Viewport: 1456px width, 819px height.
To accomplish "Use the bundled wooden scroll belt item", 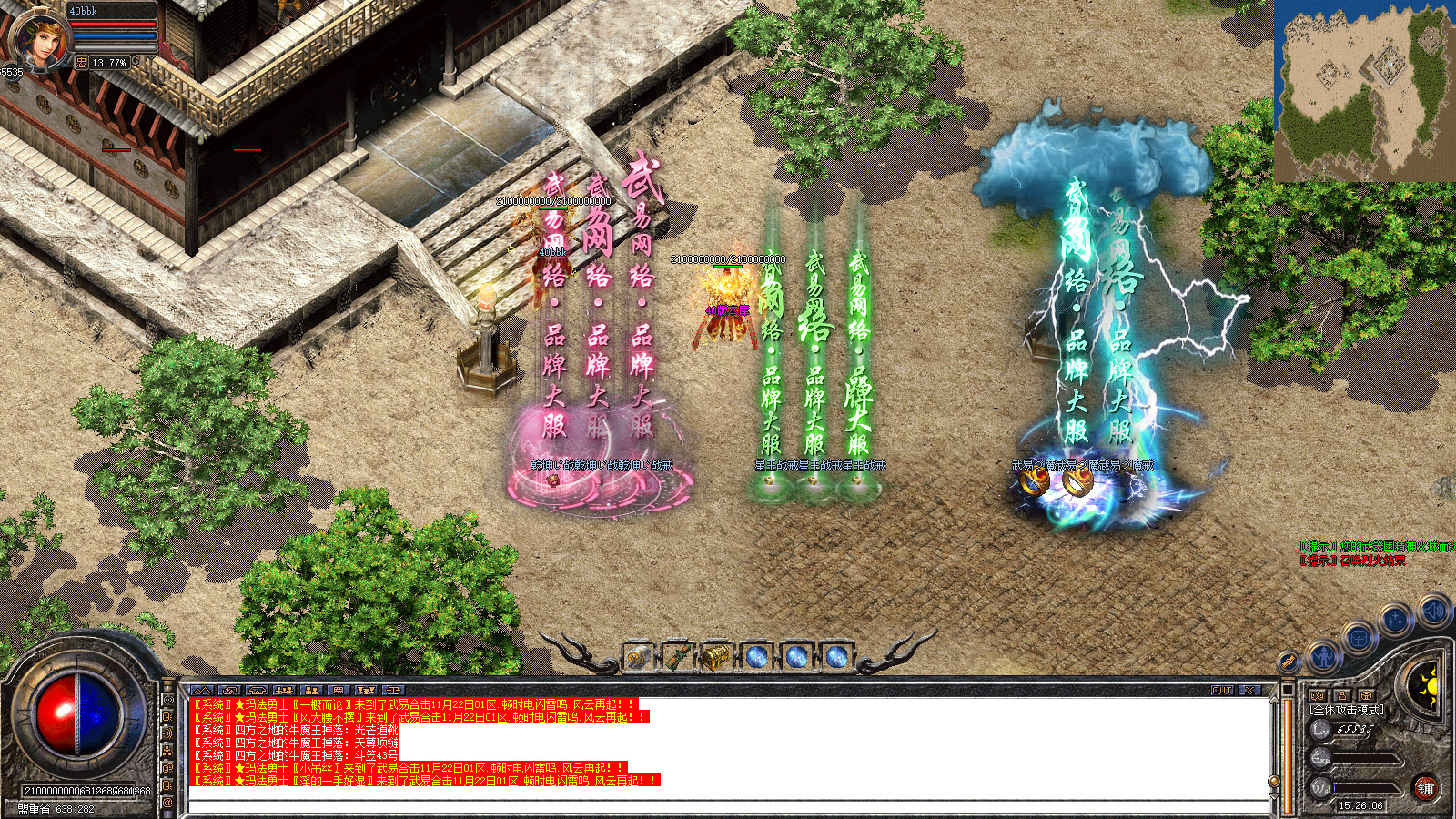I will 677,656.
